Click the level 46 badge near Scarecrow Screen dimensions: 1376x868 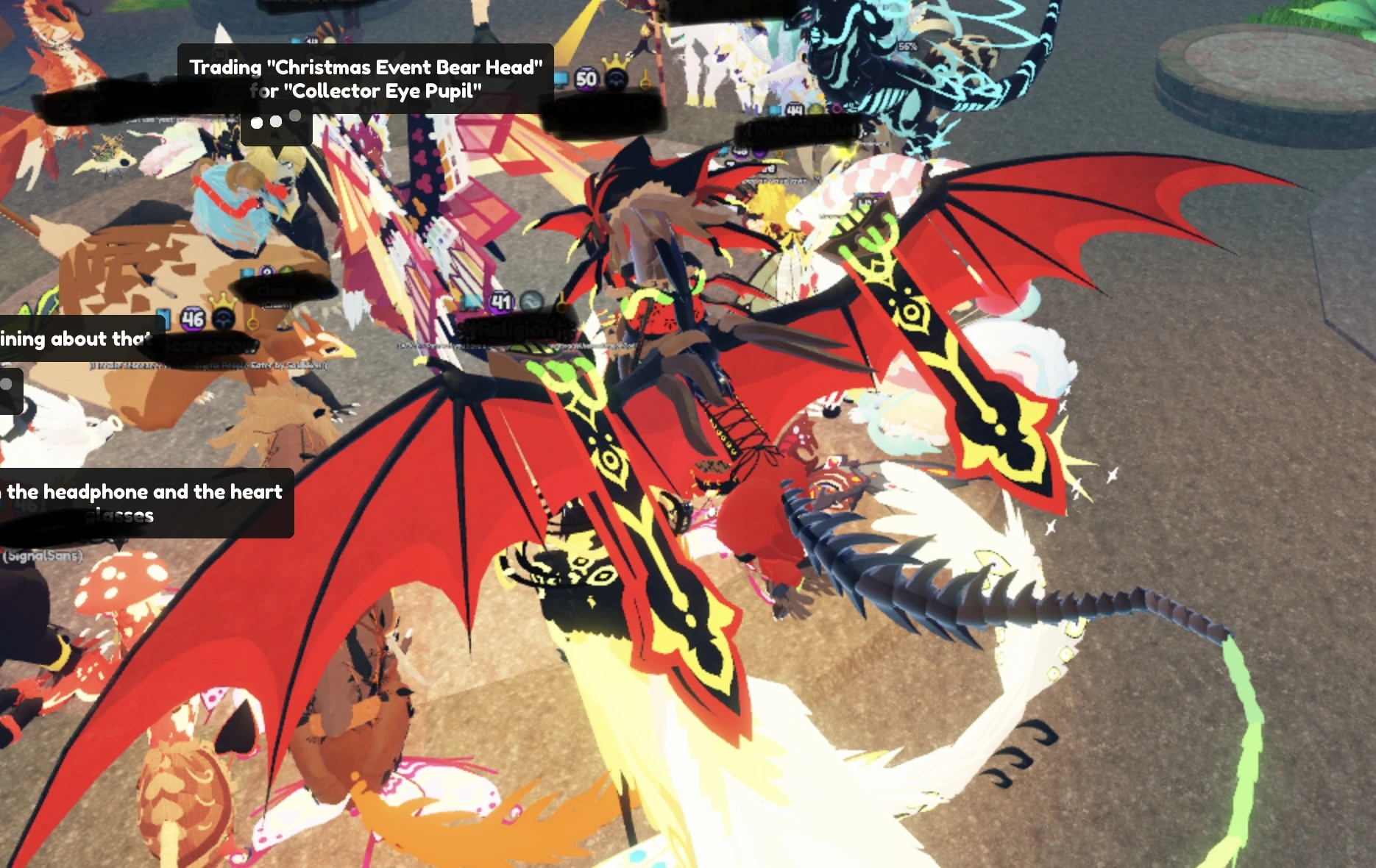(193, 319)
